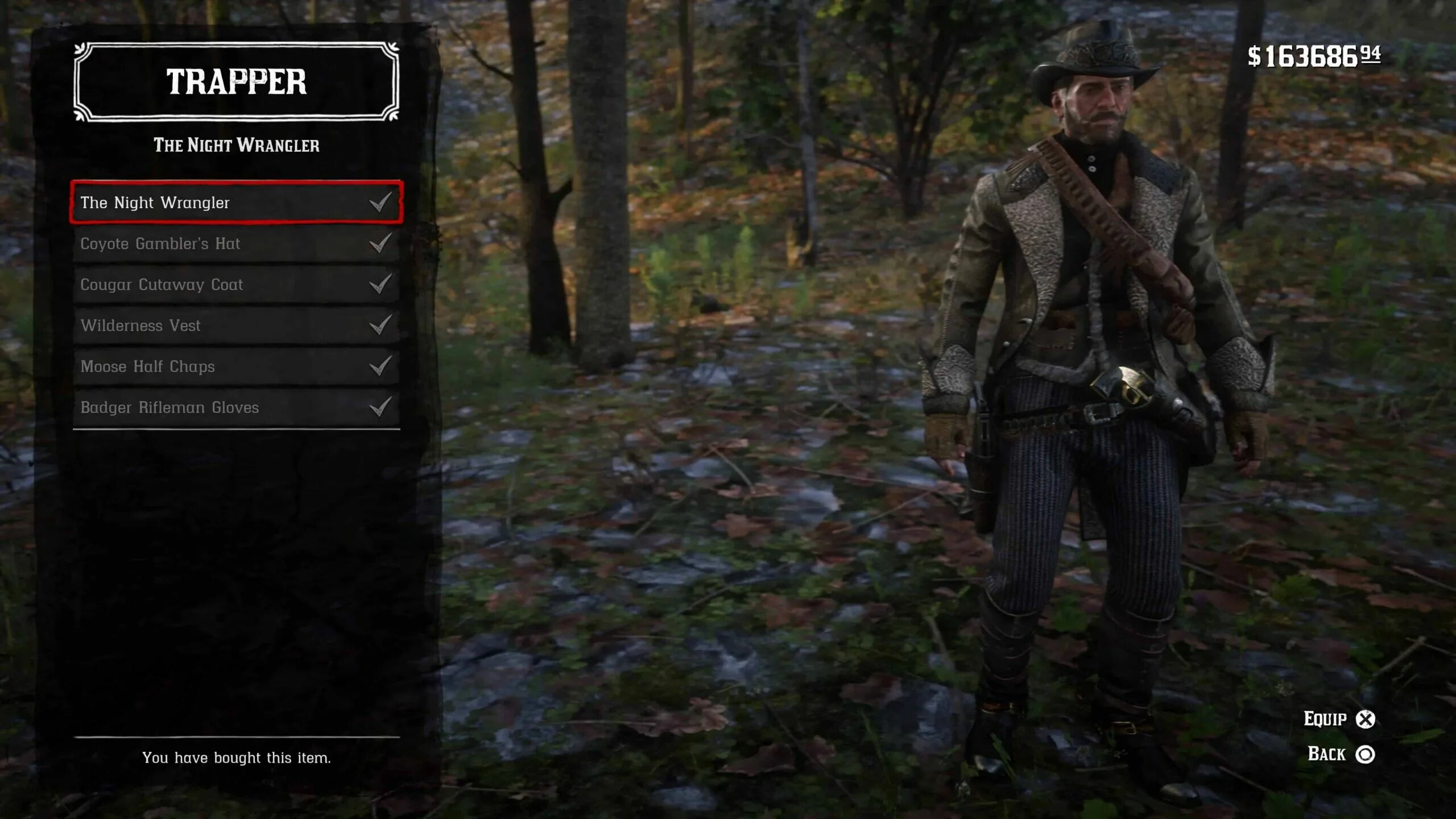The width and height of the screenshot is (1456, 819).
Task: Select the Cougar Cutaway Coat row
Action: [236, 284]
